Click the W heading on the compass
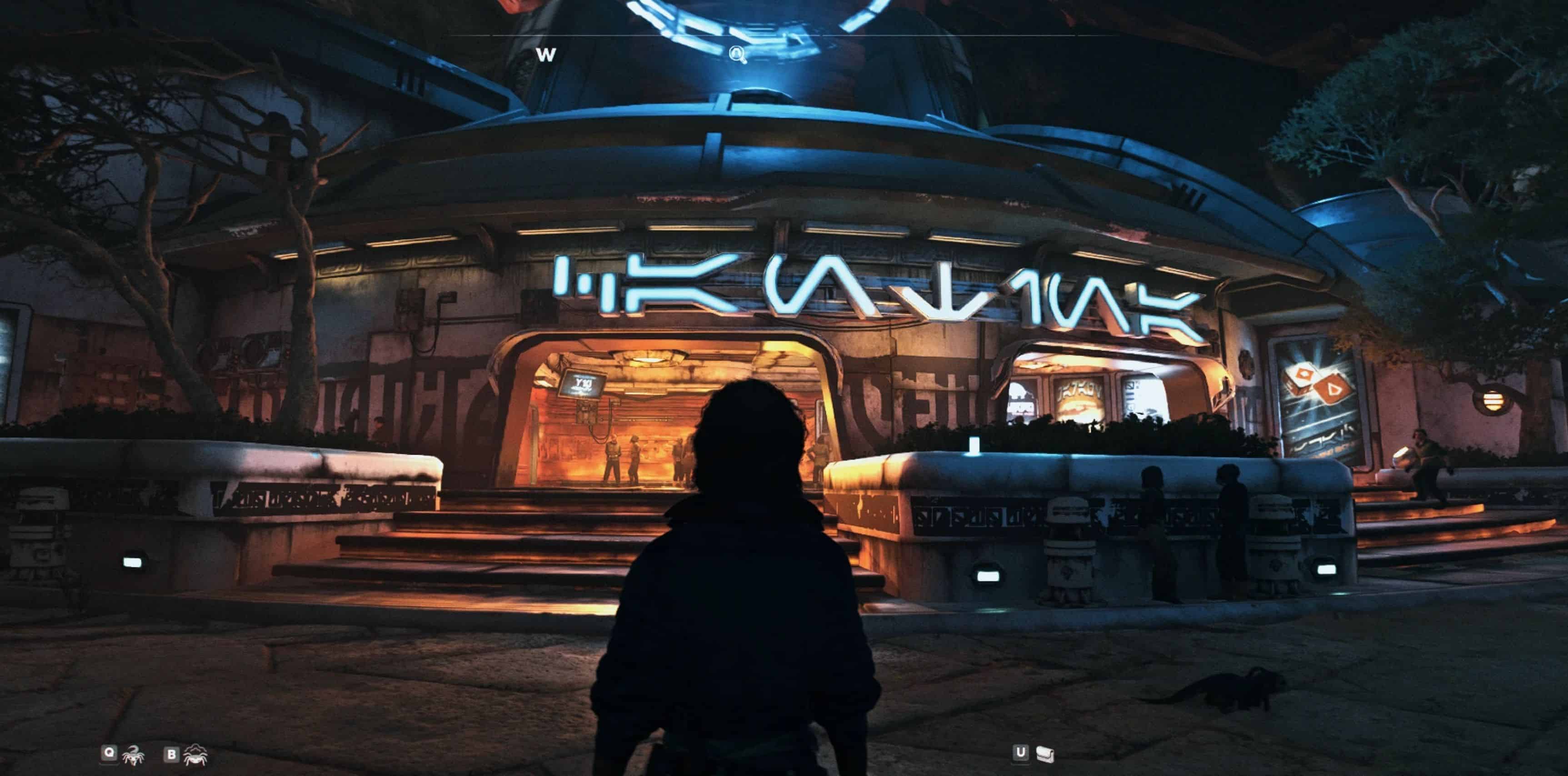Viewport: 1568px width, 776px height. (x=546, y=55)
